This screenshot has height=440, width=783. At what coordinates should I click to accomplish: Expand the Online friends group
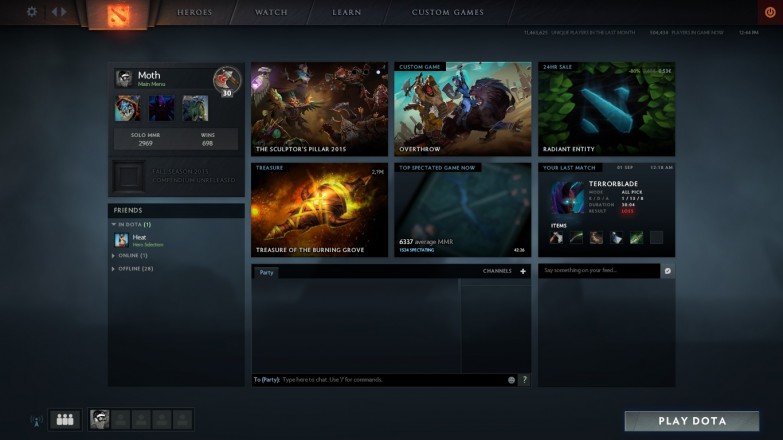[132, 256]
